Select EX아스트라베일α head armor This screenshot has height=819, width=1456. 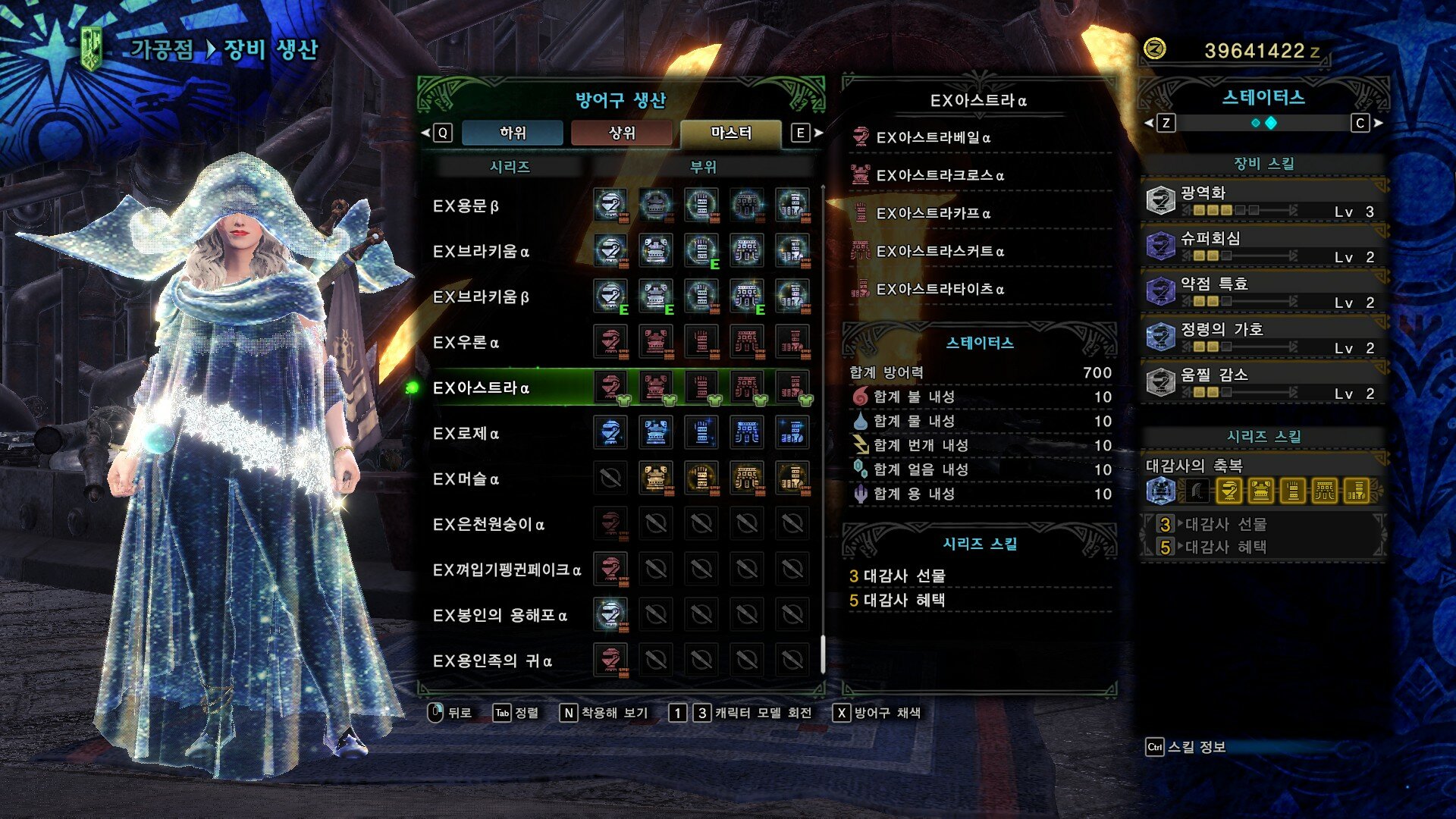coord(933,138)
